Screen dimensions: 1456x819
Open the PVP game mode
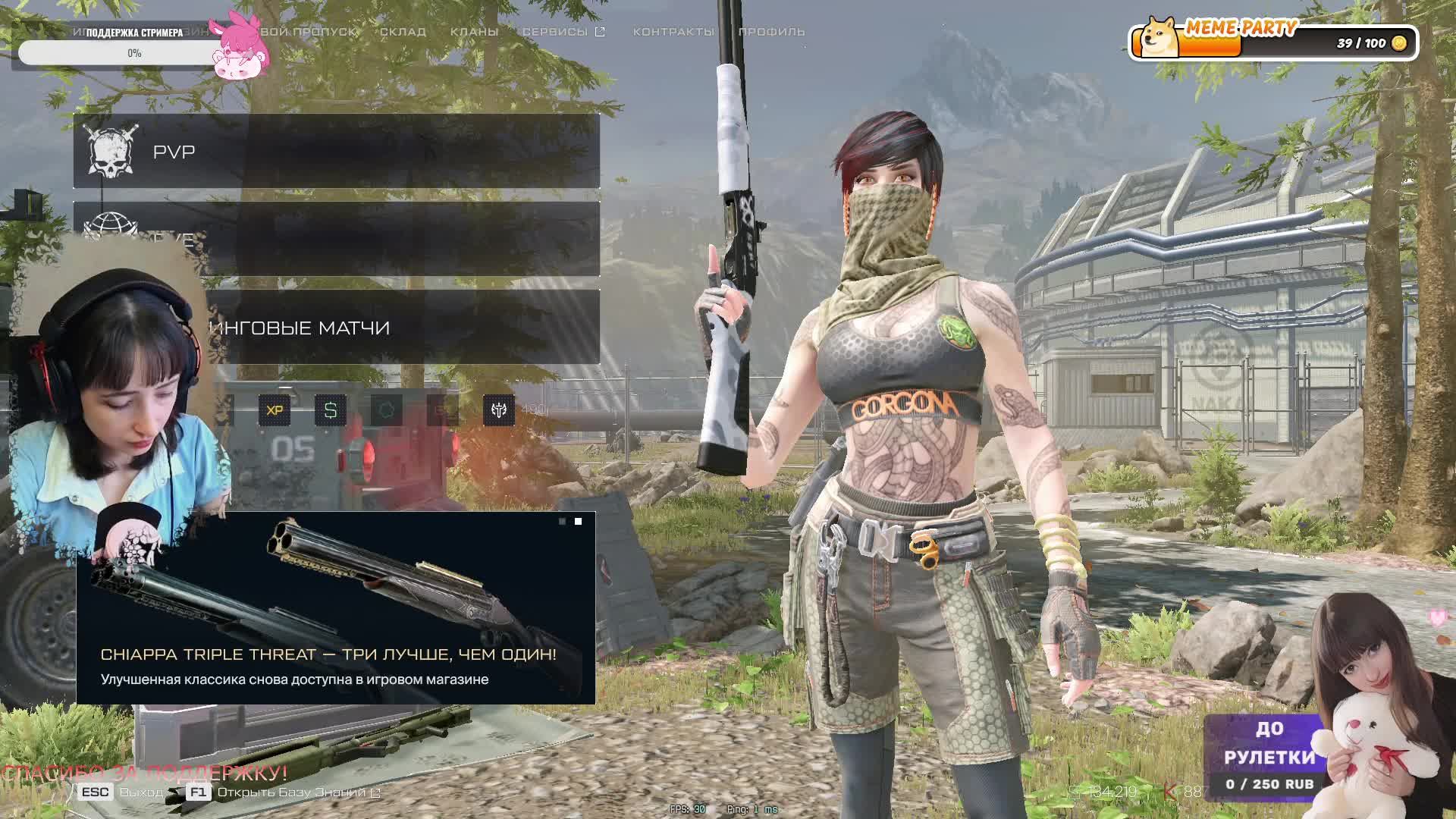click(x=336, y=152)
